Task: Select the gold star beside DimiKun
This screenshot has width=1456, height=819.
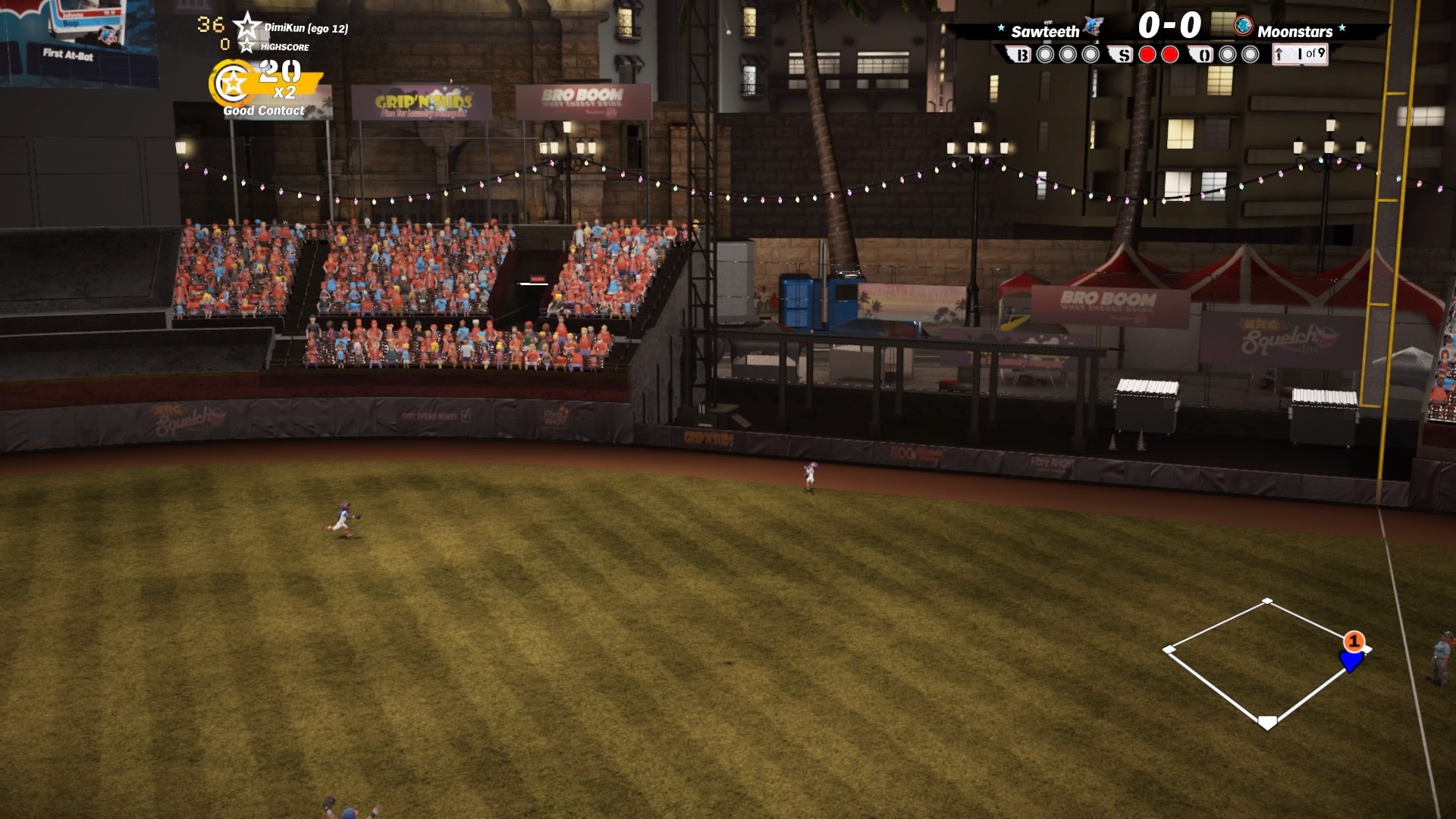Action: tap(247, 27)
